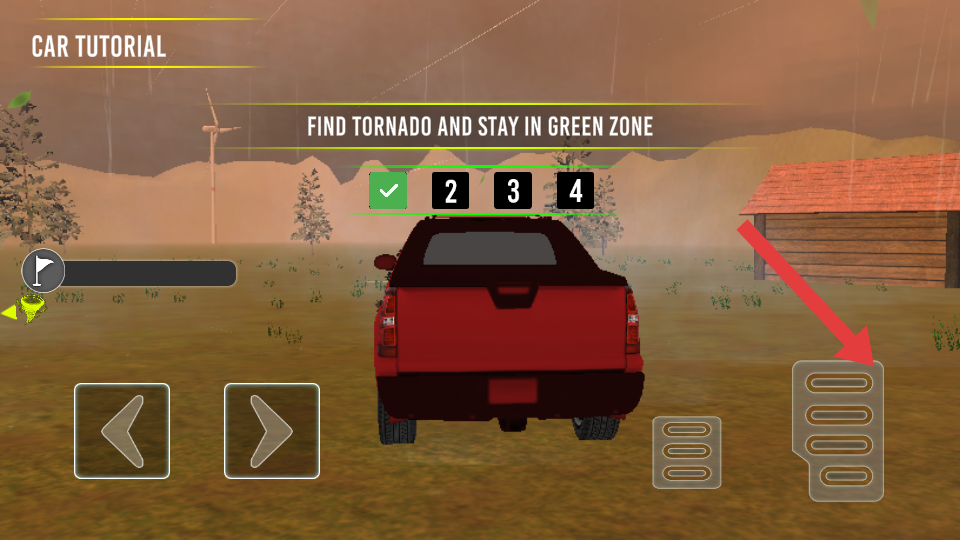Steer right with the right arrow button
960x540 pixels.
tap(272, 431)
